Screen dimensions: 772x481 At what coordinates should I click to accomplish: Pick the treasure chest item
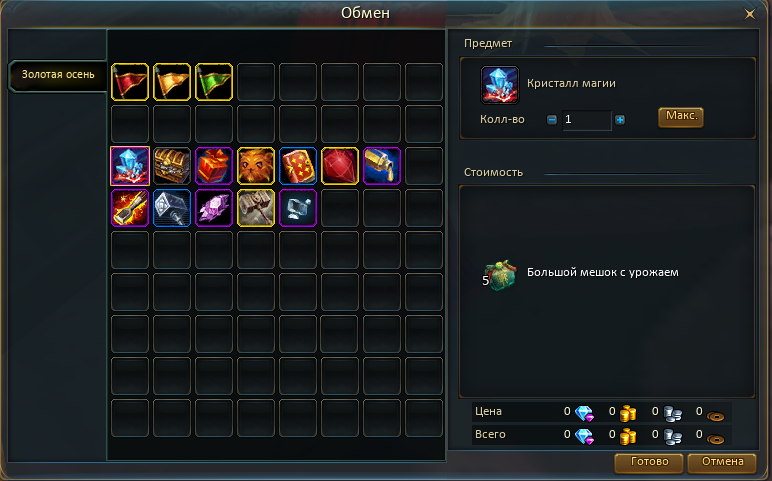(172, 166)
